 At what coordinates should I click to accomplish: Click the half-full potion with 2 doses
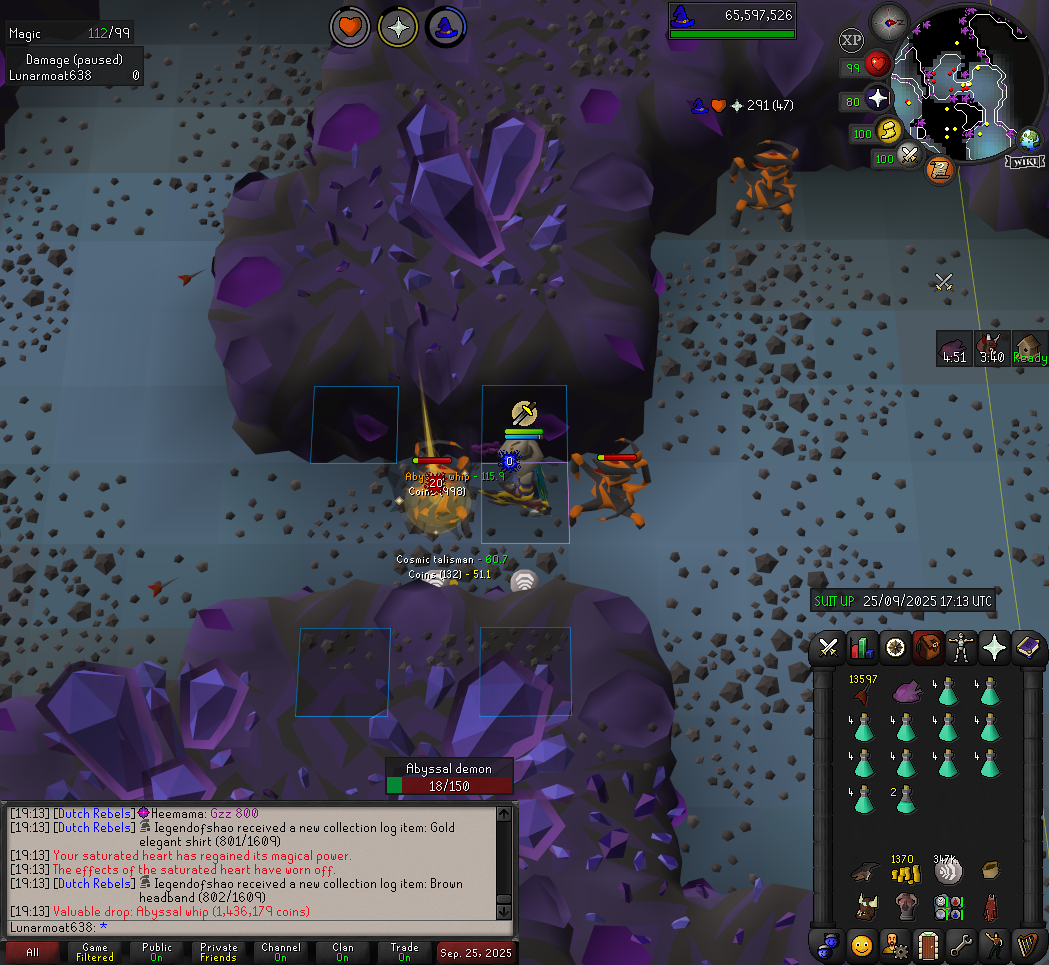pos(905,800)
